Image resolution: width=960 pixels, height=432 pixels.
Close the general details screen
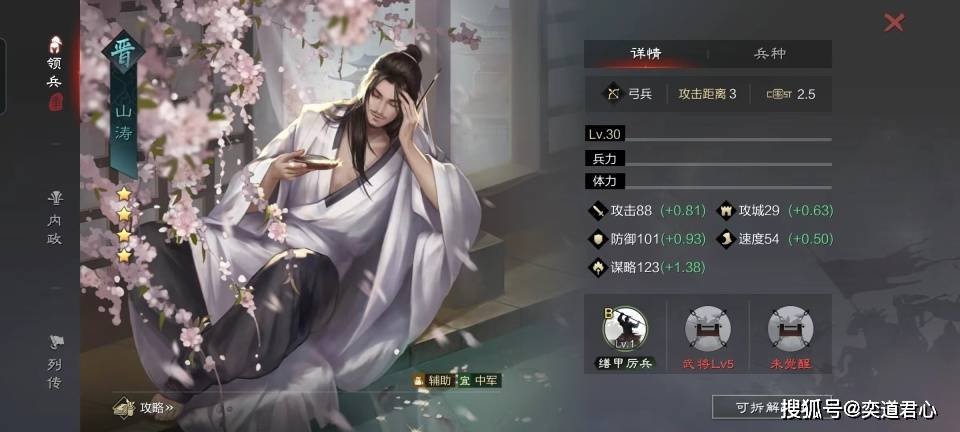[x=894, y=22]
